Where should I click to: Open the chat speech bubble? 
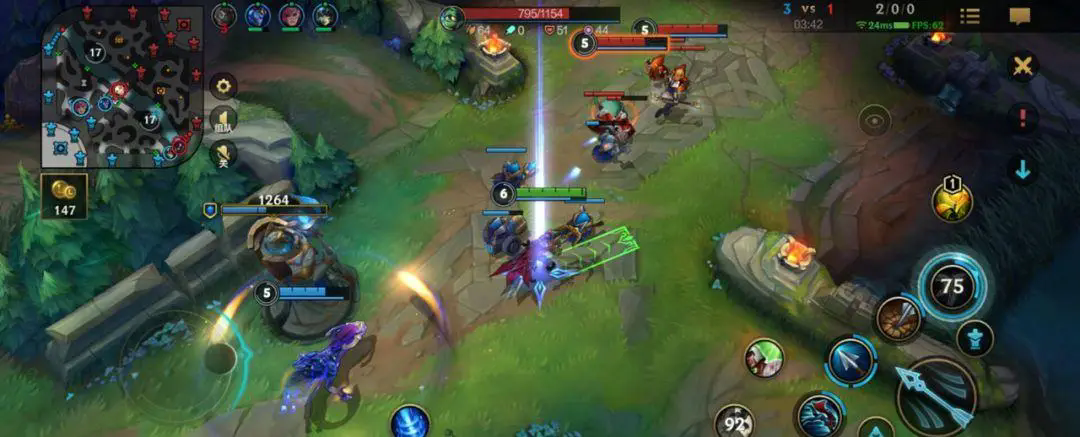[1020, 16]
